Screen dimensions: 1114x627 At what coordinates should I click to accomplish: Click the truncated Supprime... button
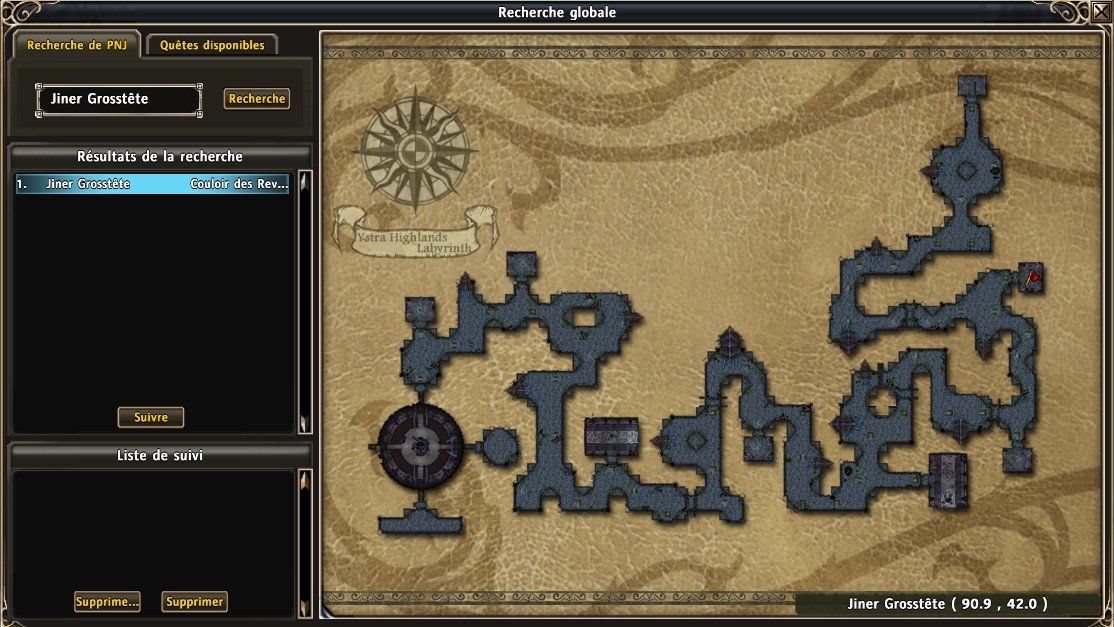pyautogui.click(x=106, y=602)
